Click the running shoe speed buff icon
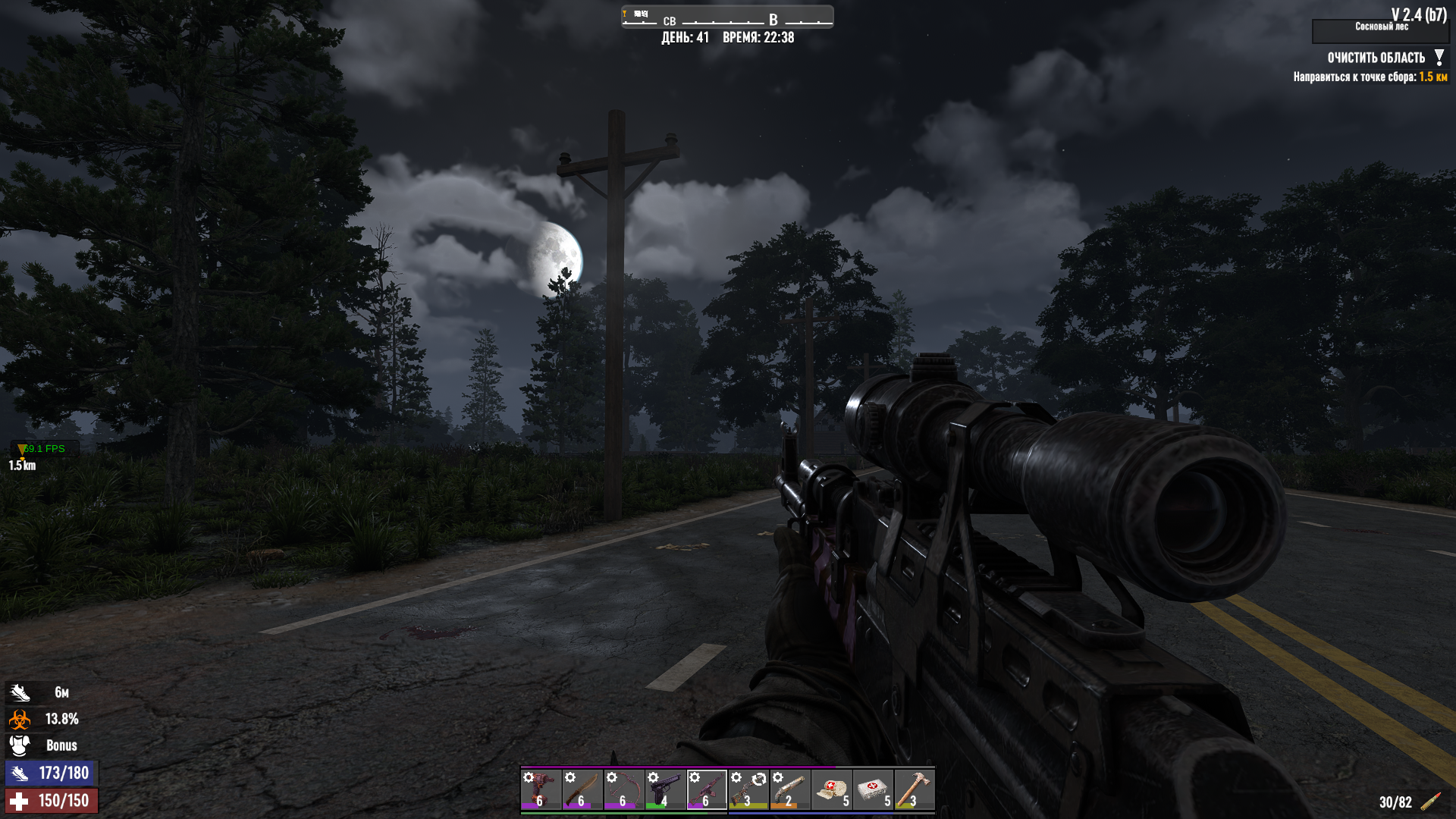Viewport: 1456px width, 819px height. [20, 692]
